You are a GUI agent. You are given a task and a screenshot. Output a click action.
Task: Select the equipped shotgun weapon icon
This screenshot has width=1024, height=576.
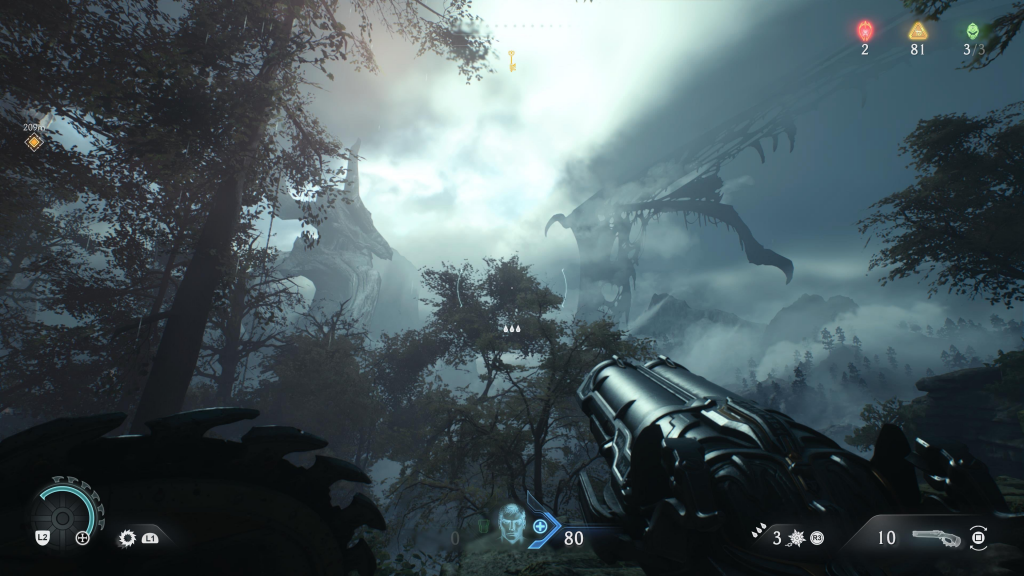click(x=935, y=538)
